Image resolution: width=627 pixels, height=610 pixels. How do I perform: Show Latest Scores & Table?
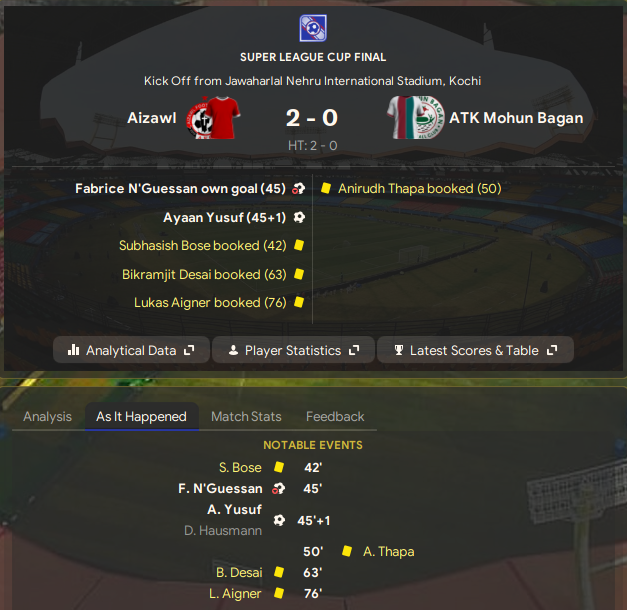point(475,351)
